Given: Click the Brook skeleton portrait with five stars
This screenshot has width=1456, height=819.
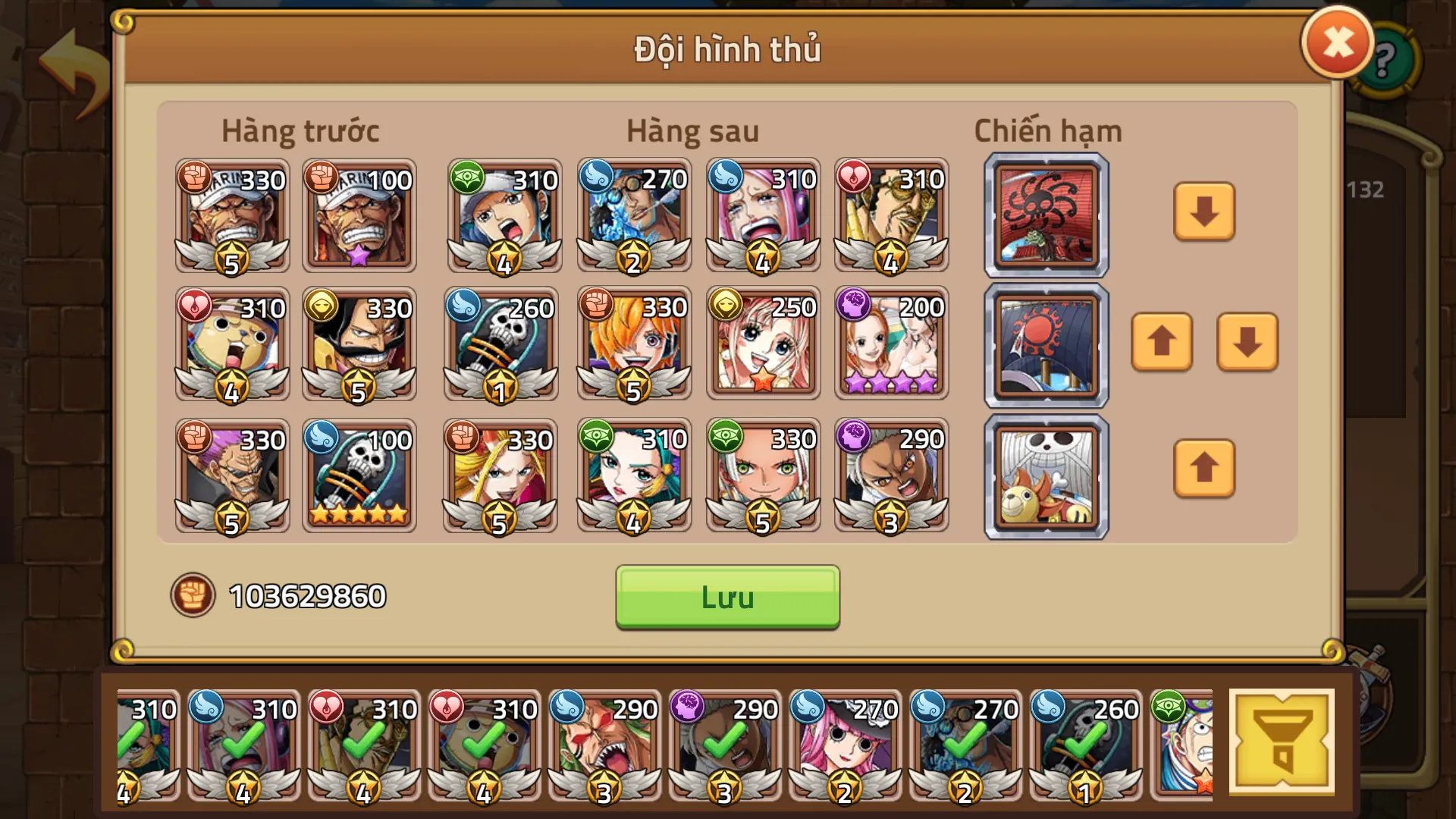Looking at the screenshot, I should tap(359, 474).
